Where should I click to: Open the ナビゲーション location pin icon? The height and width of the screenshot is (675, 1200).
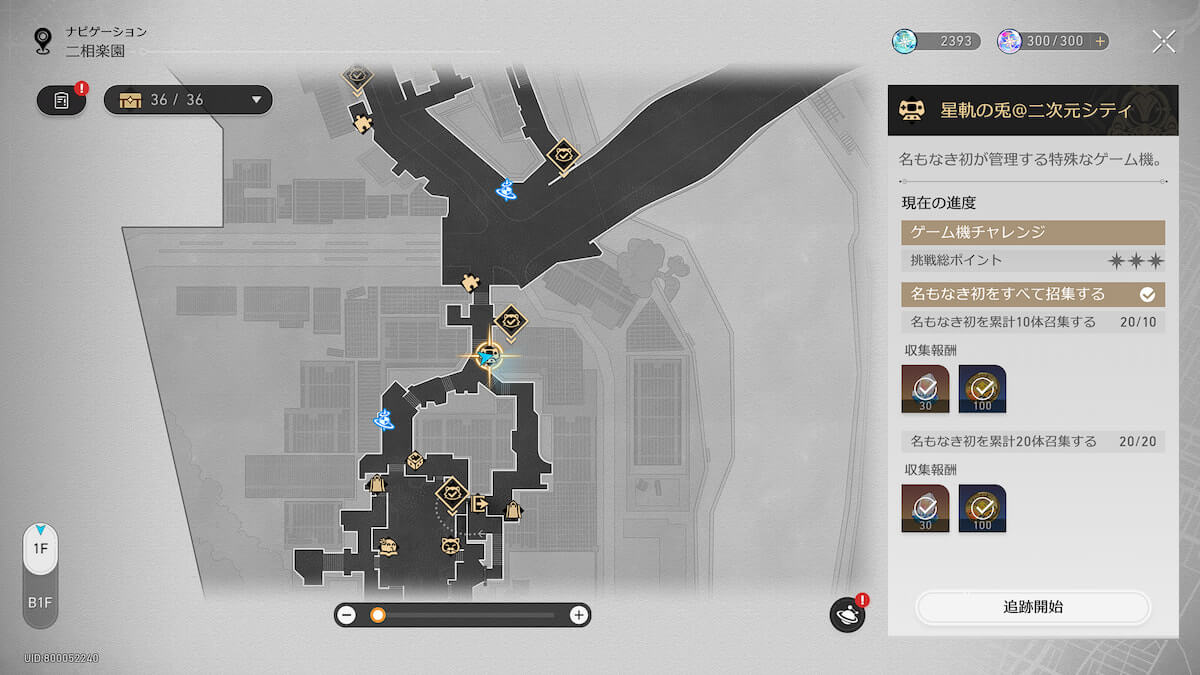pos(43,41)
